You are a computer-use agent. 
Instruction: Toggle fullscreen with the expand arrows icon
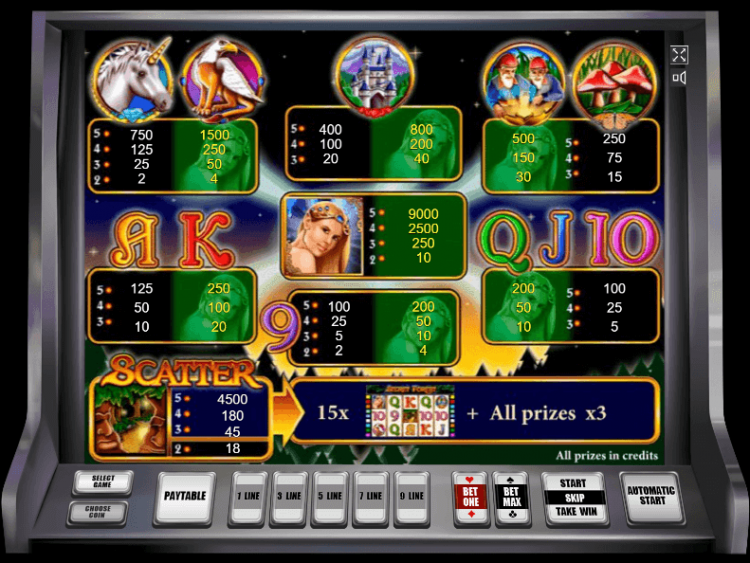pyautogui.click(x=679, y=55)
